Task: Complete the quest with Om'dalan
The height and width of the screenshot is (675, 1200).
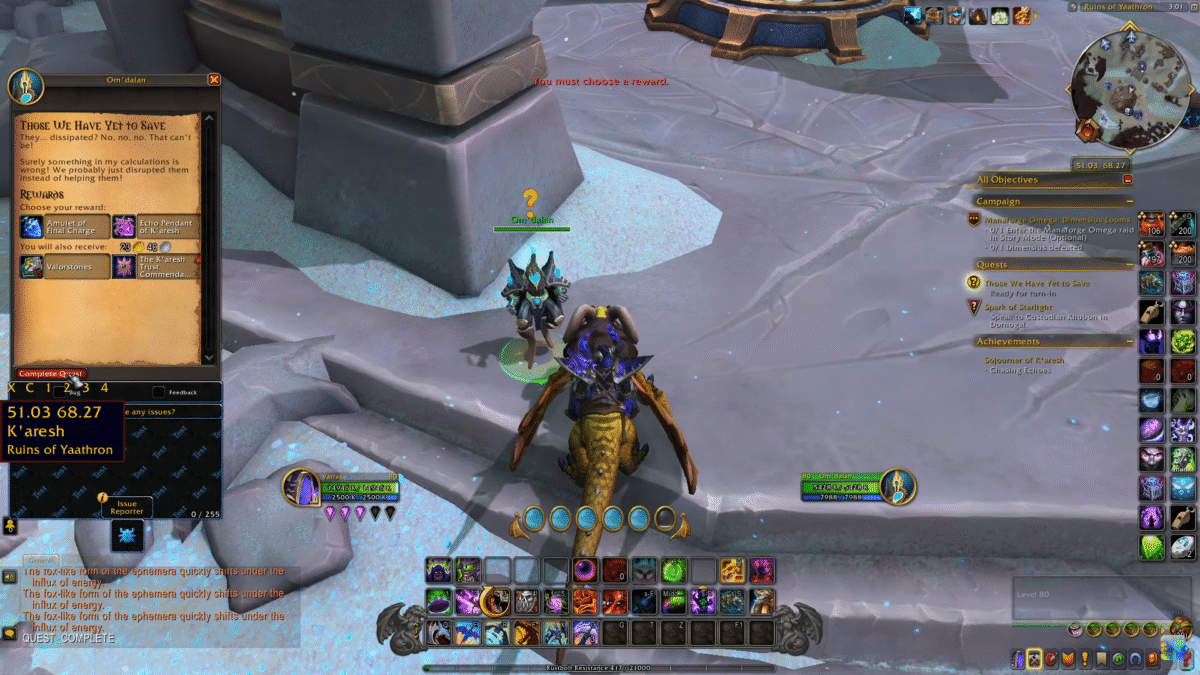Action: tap(51, 374)
